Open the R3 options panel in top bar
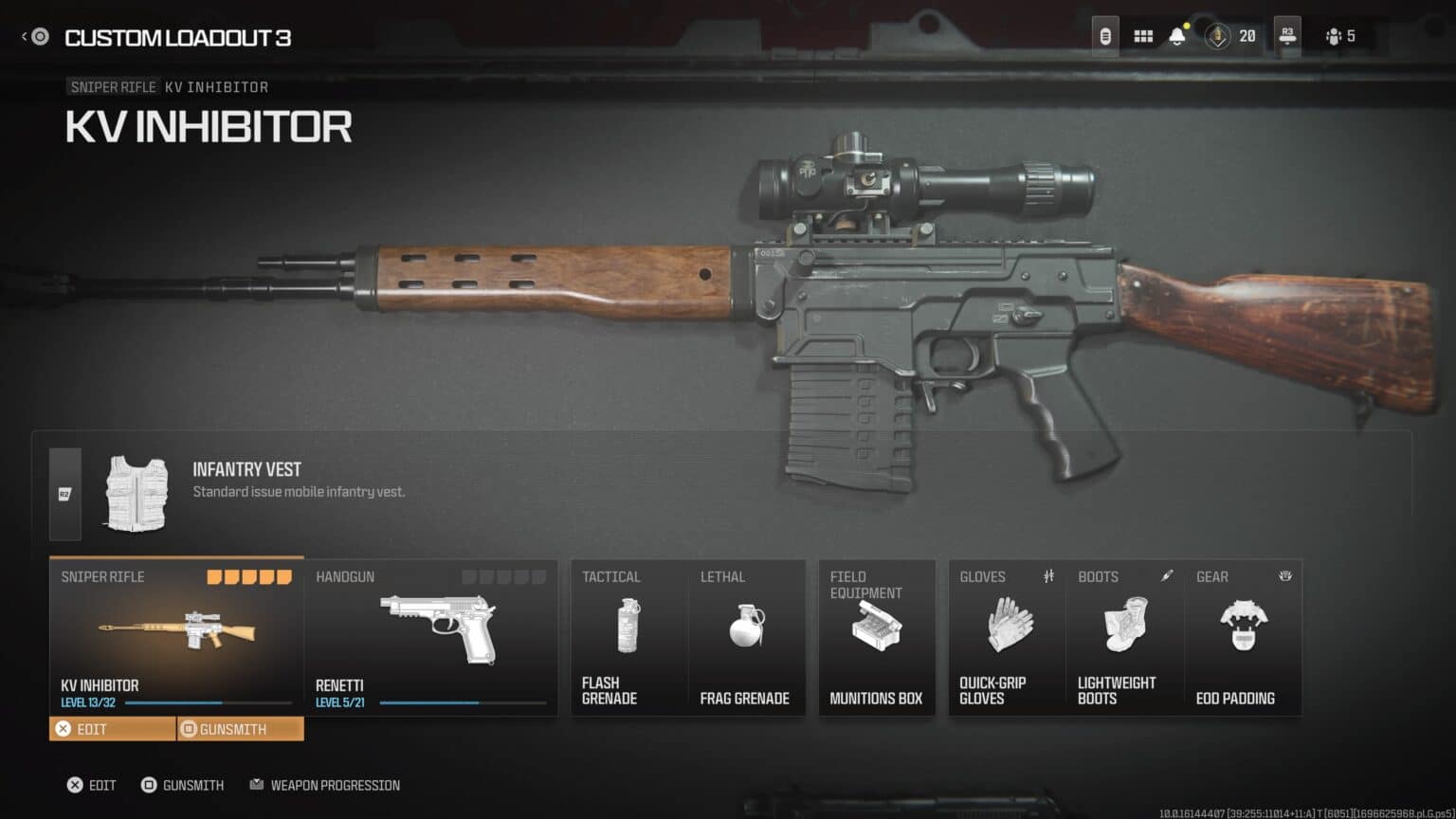The image size is (1456, 819). 1285,36
